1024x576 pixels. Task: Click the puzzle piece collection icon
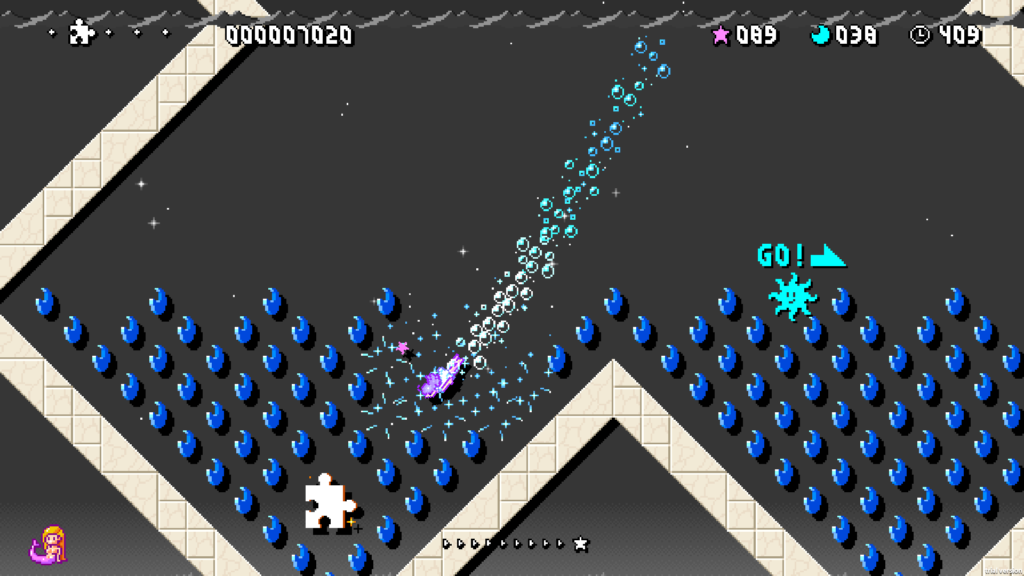(x=81, y=34)
